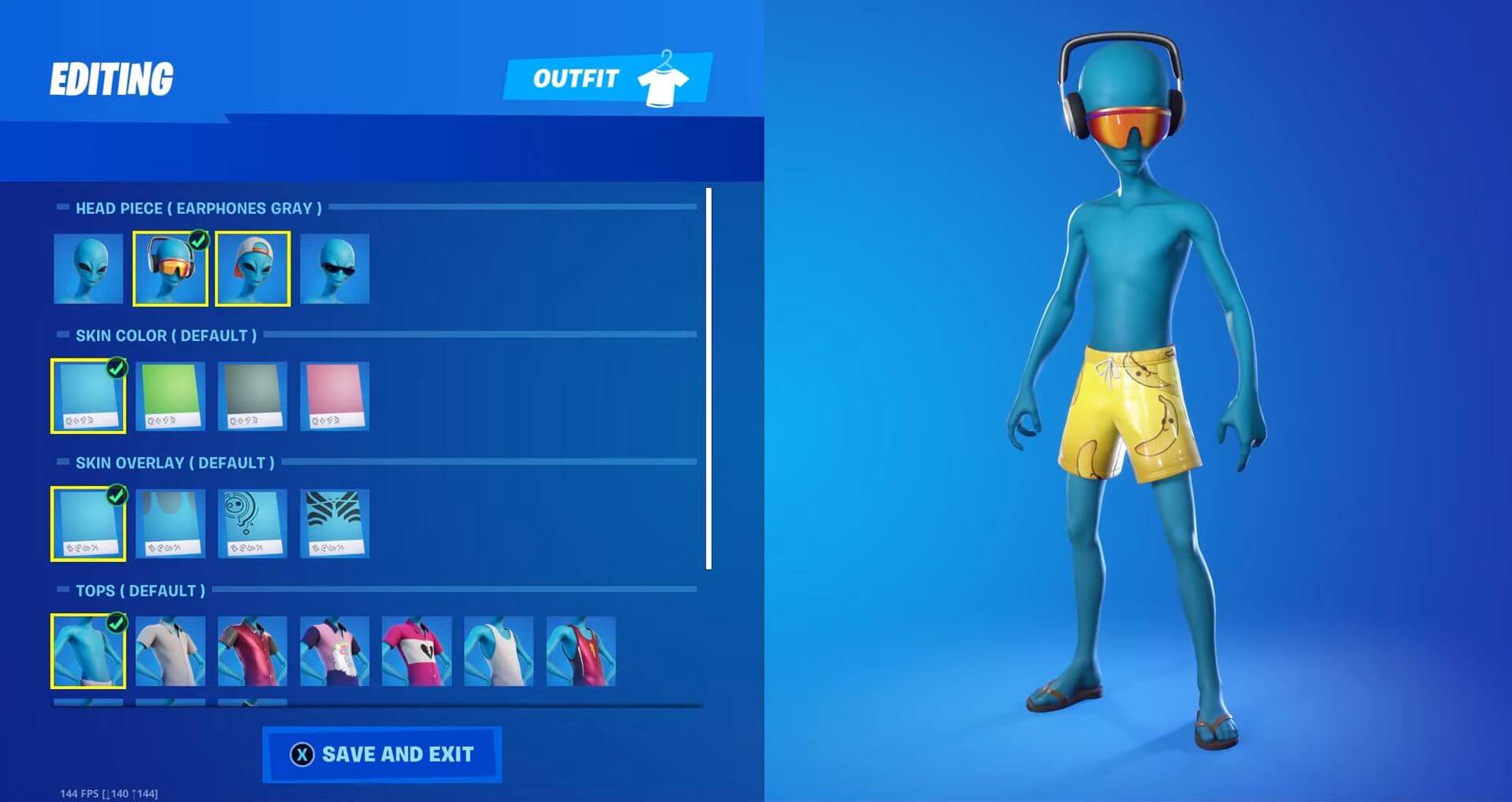The height and width of the screenshot is (802, 1512).
Task: Select the green skin color swatch
Action: click(x=170, y=395)
